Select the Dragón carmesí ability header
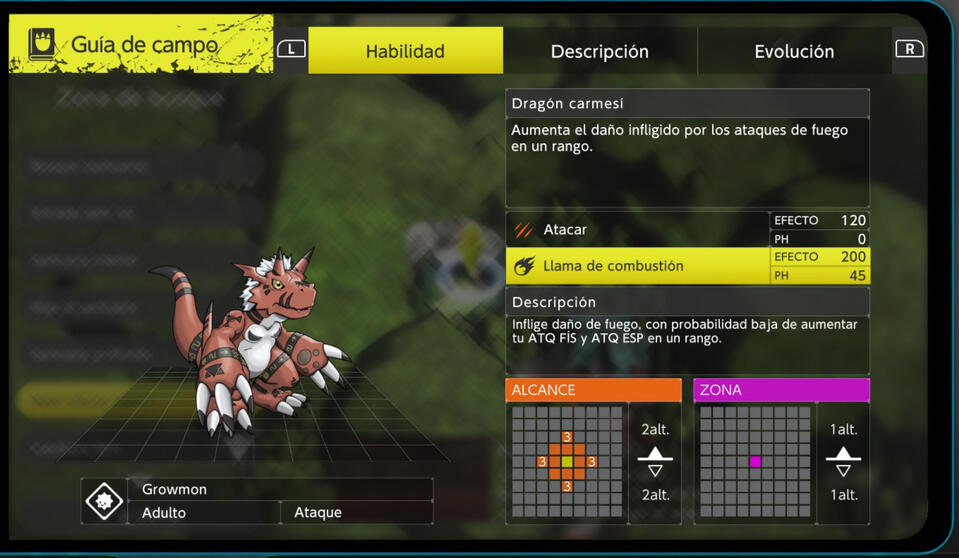The height and width of the screenshot is (558, 959). coord(687,104)
